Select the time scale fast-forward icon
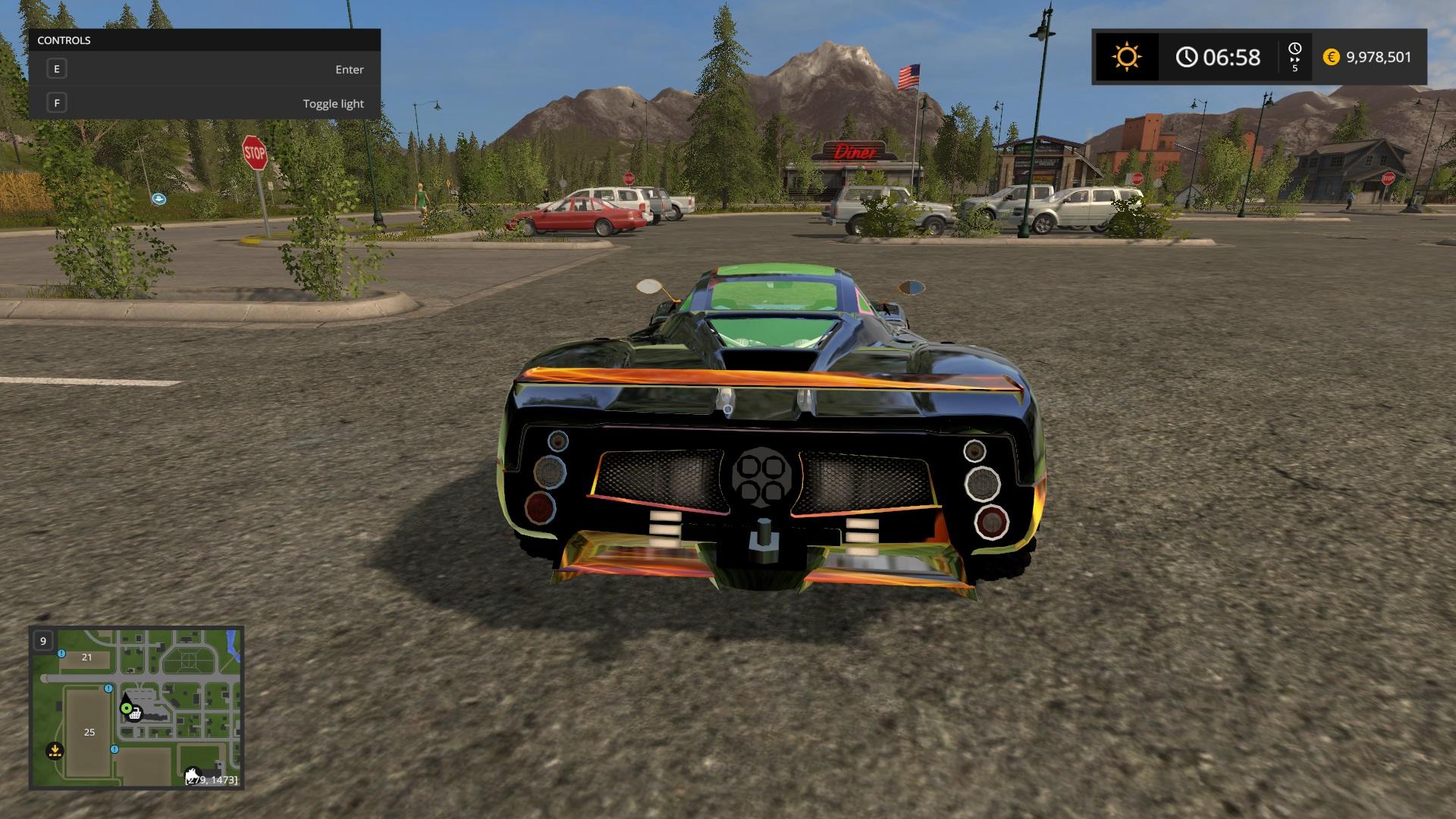This screenshot has height=819, width=1456. point(1294,58)
